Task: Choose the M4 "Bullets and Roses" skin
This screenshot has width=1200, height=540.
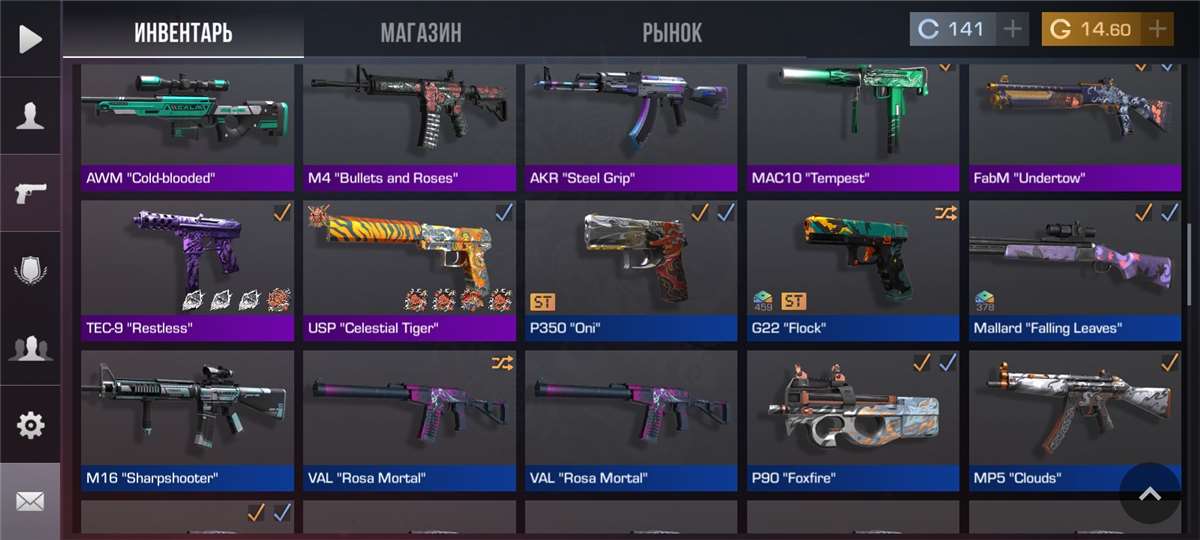Action: coord(410,125)
